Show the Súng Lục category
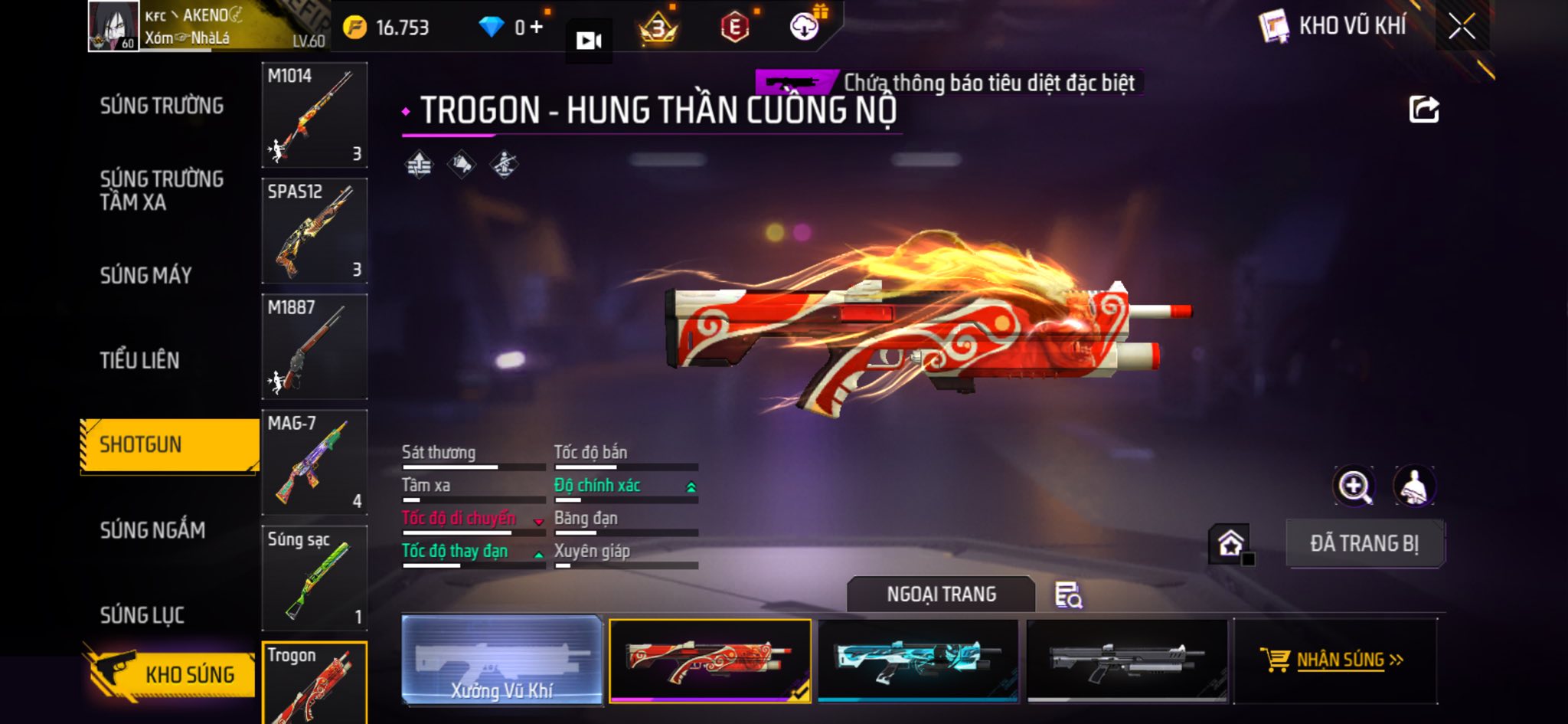This screenshot has height=724, width=1568. tap(142, 614)
